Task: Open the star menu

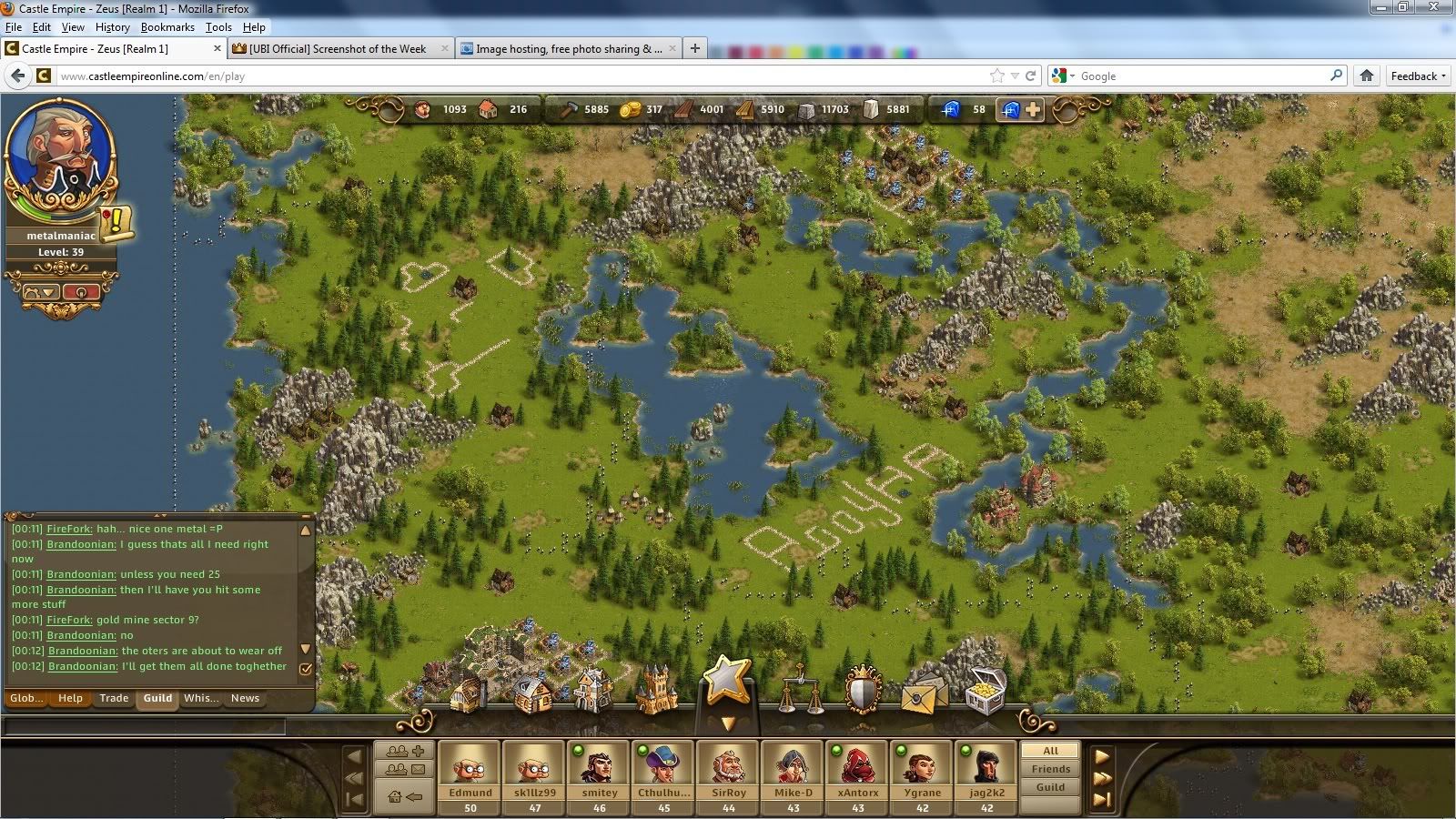Action: [726, 681]
